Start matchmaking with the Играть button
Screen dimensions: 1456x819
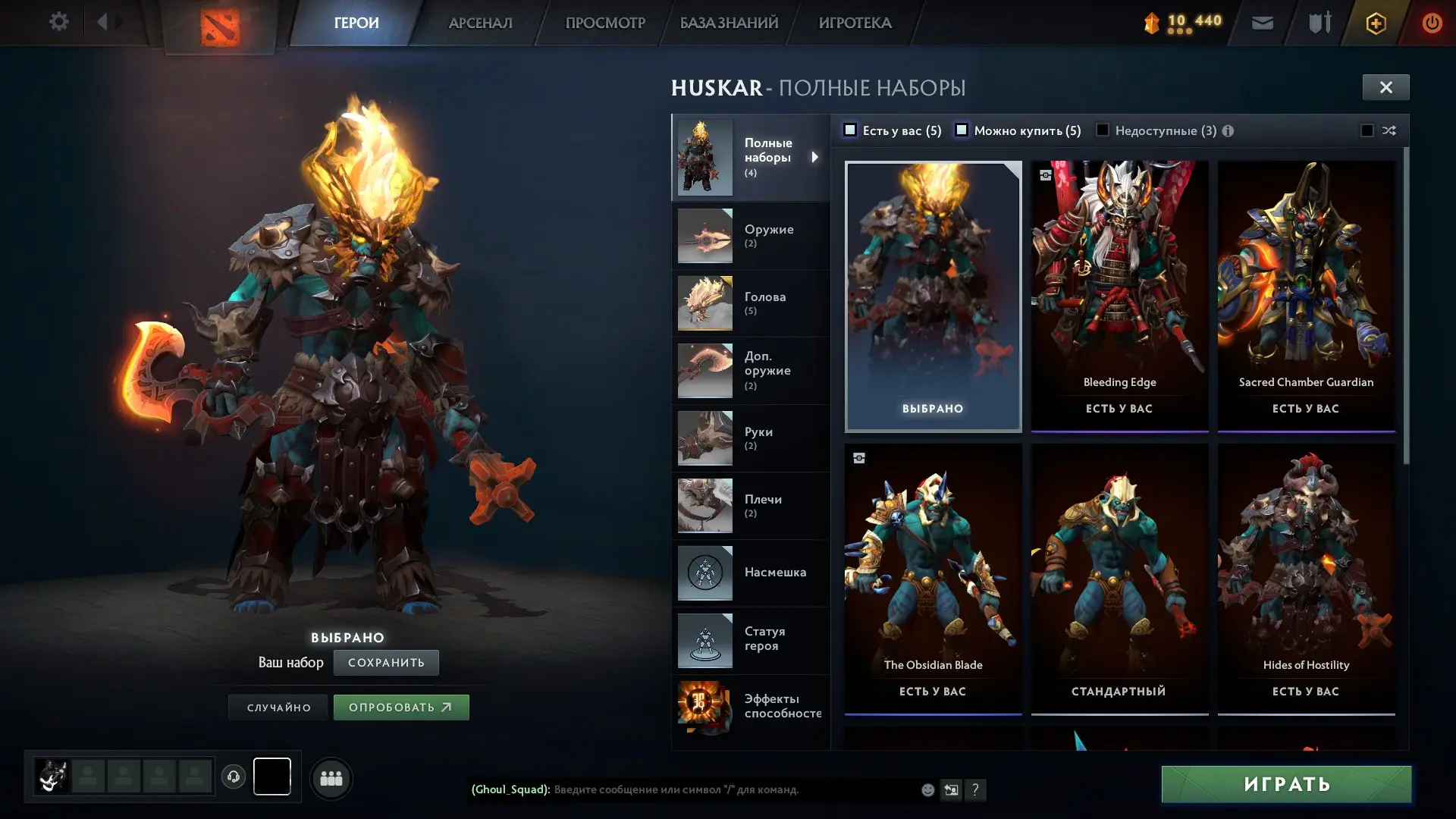pyautogui.click(x=1286, y=784)
